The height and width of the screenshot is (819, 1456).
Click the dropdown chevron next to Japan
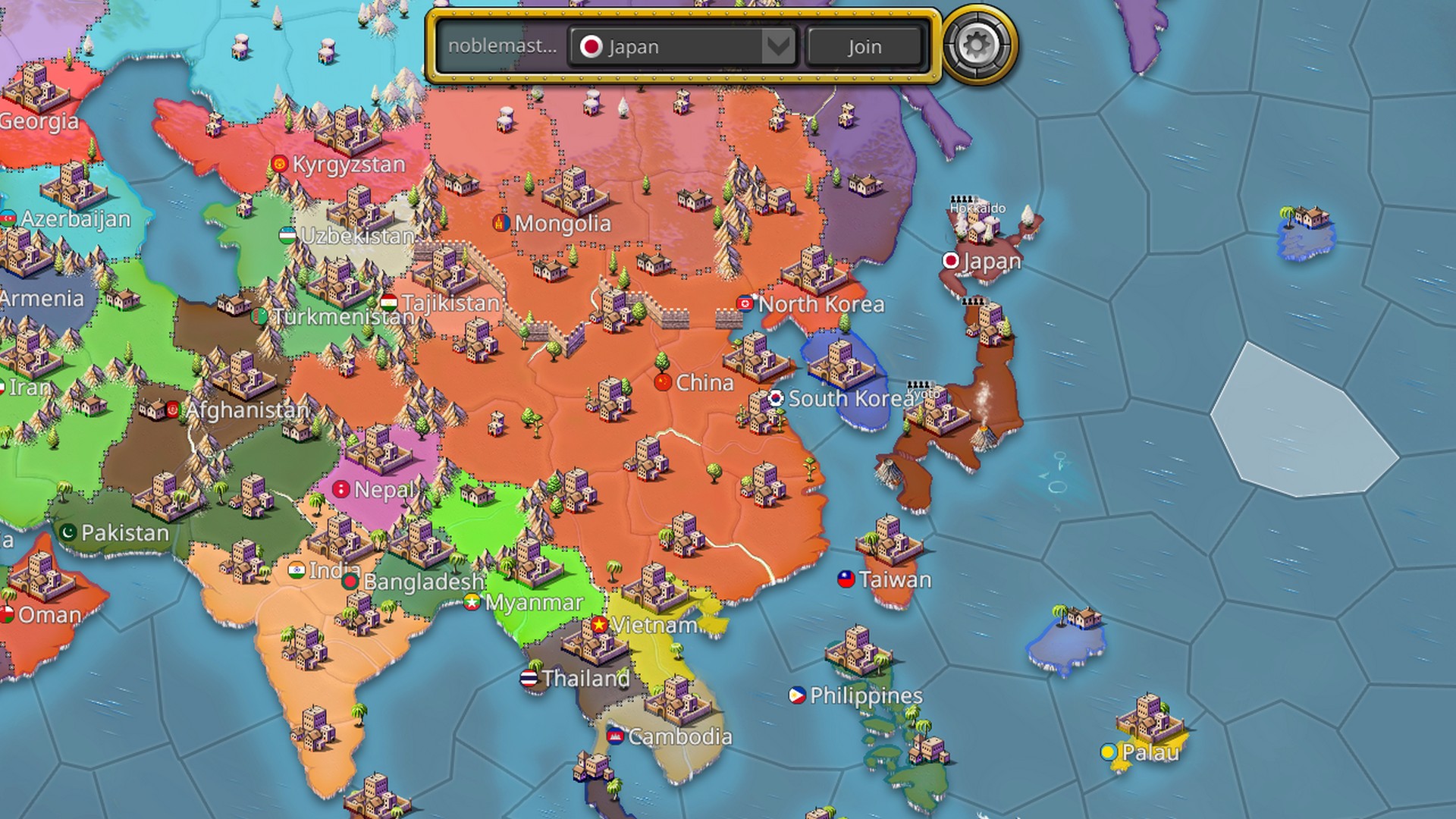778,46
